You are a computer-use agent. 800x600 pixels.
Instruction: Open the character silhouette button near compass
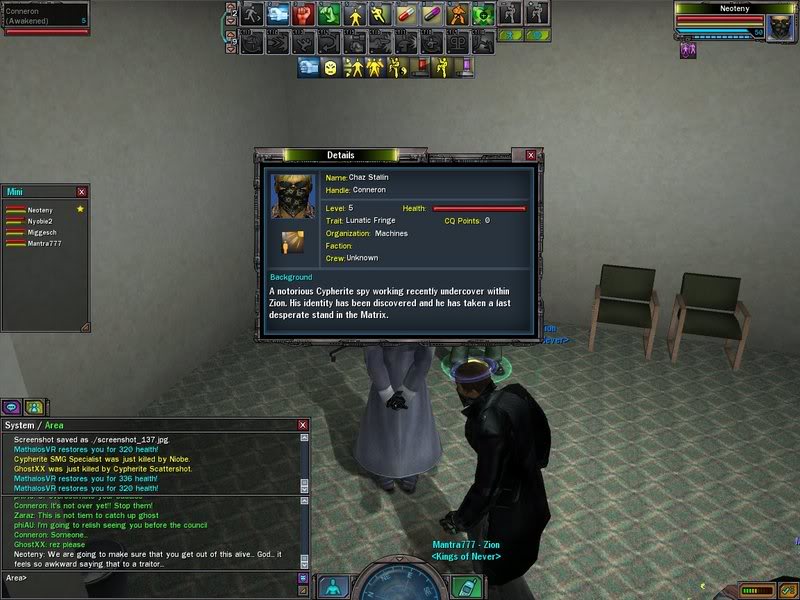(332, 586)
